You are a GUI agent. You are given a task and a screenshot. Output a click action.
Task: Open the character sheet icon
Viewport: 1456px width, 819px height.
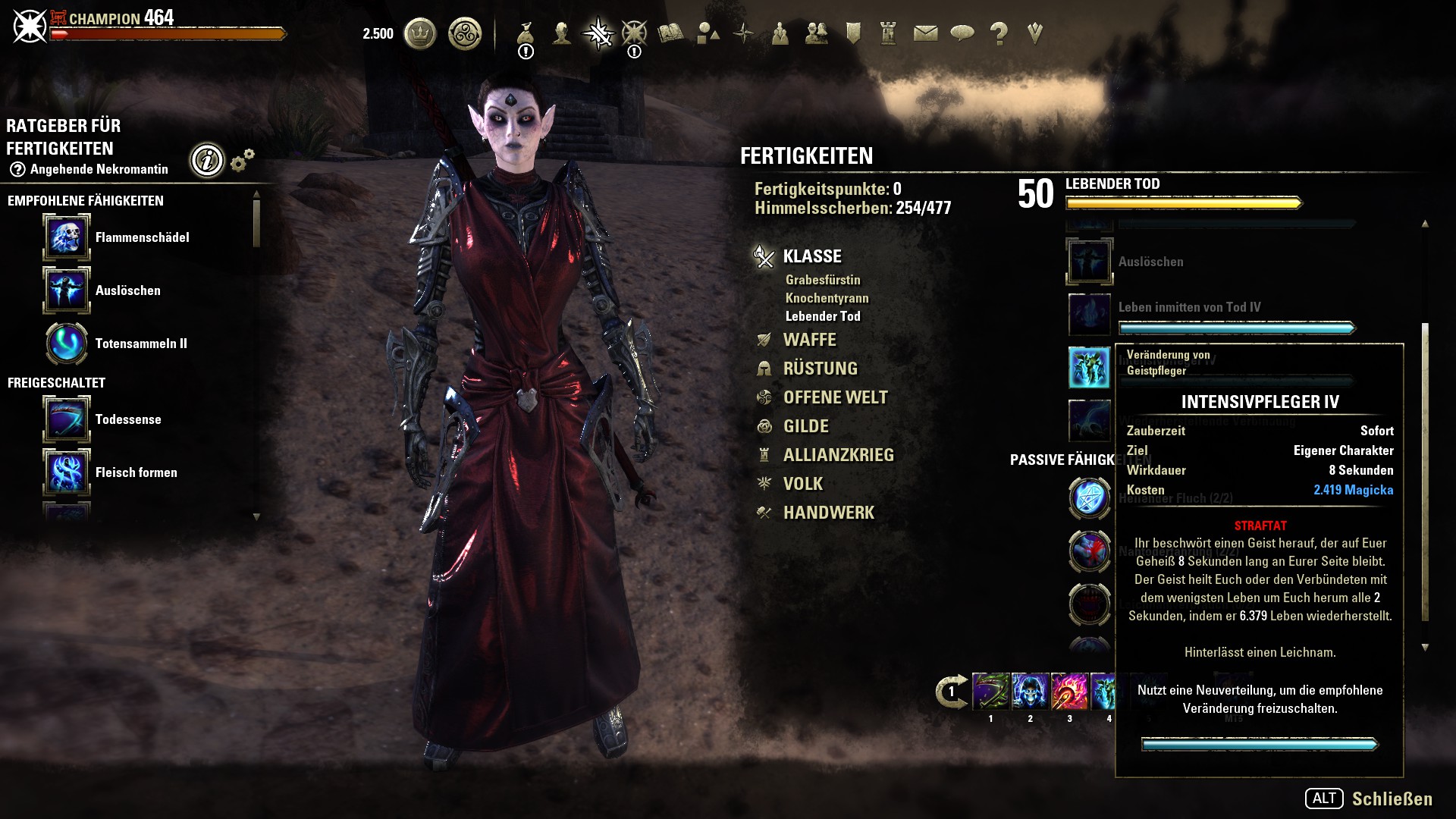coord(562,34)
